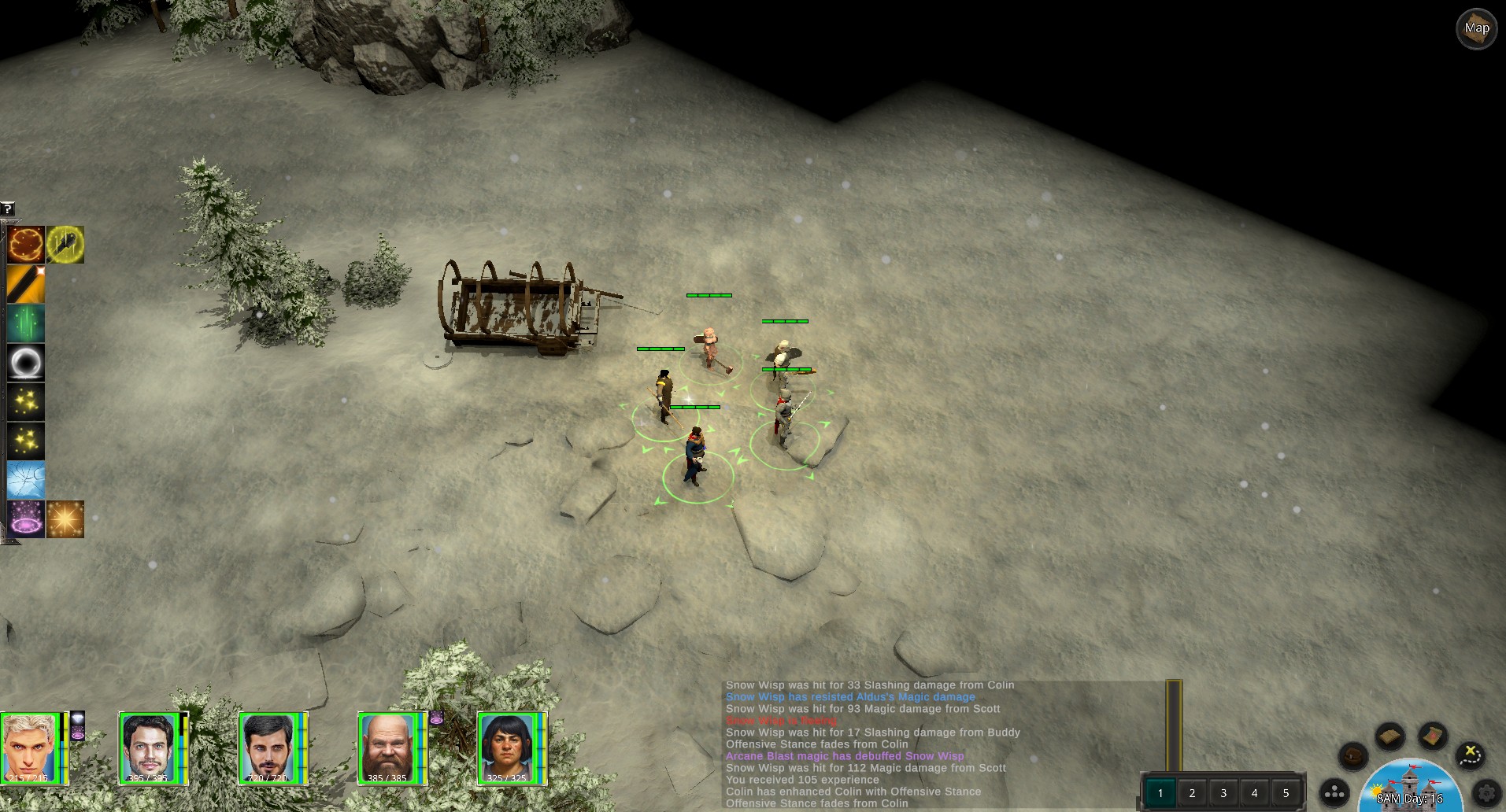Viewport: 1506px width, 812px height.
Task: Click the question mark help button
Action: click(x=8, y=209)
